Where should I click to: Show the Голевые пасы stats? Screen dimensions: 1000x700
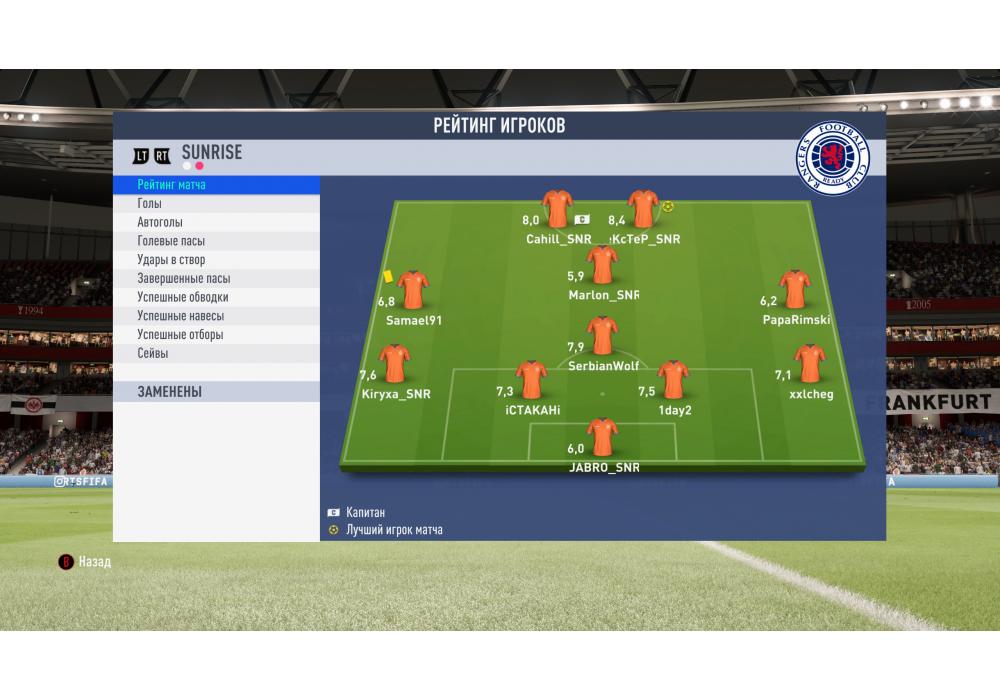coord(216,241)
